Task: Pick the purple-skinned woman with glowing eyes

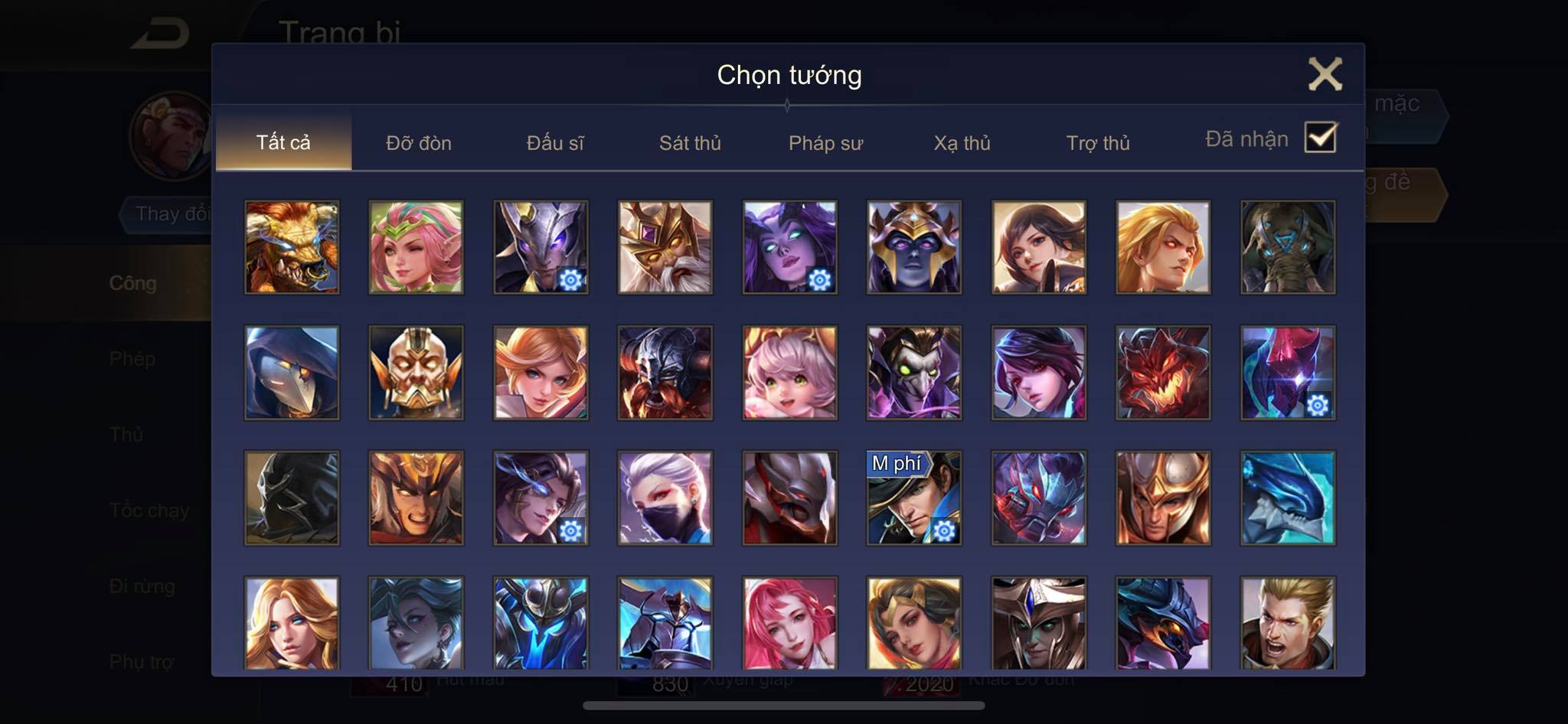Action: (x=789, y=247)
